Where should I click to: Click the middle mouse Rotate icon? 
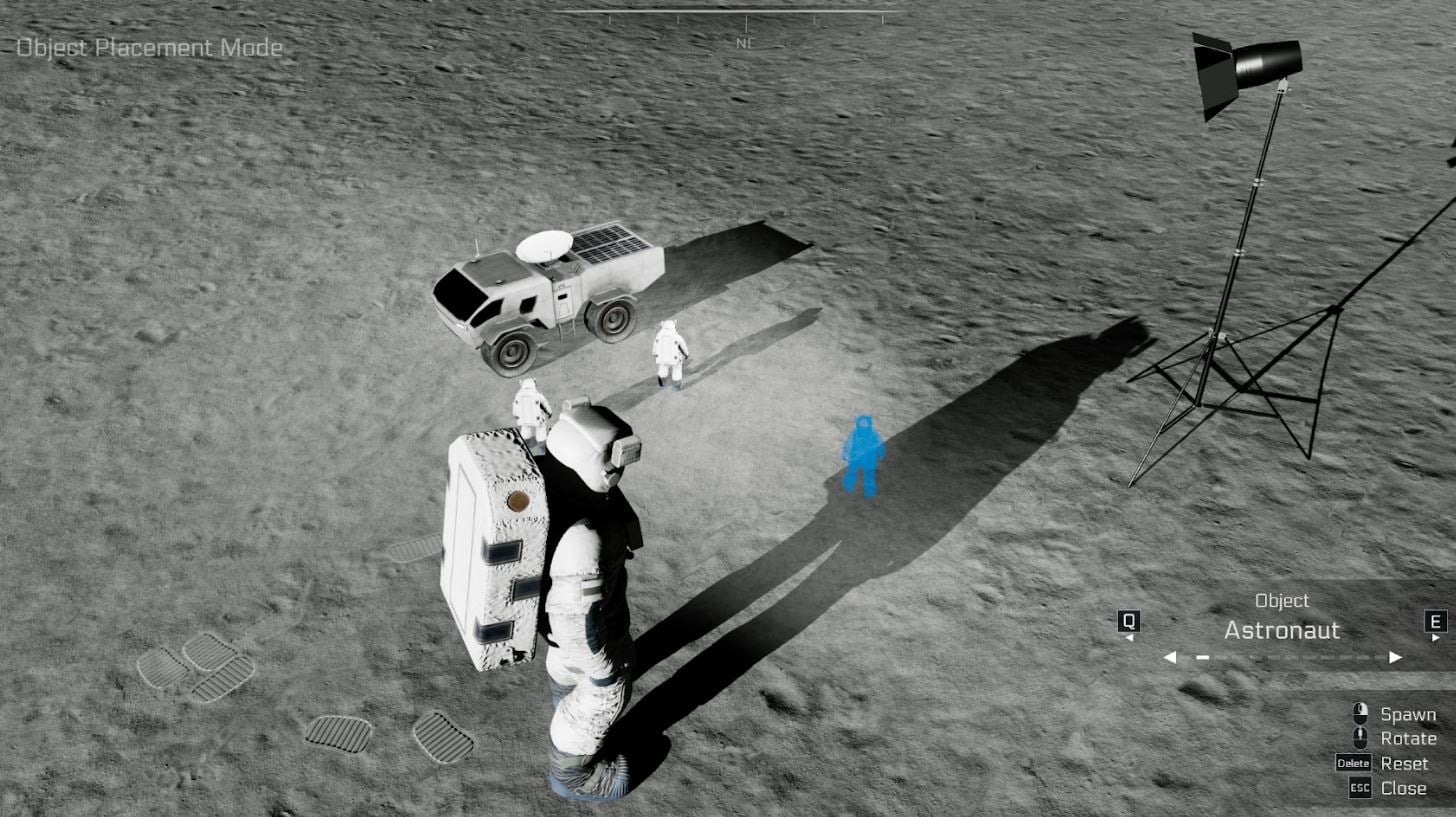pos(1360,737)
